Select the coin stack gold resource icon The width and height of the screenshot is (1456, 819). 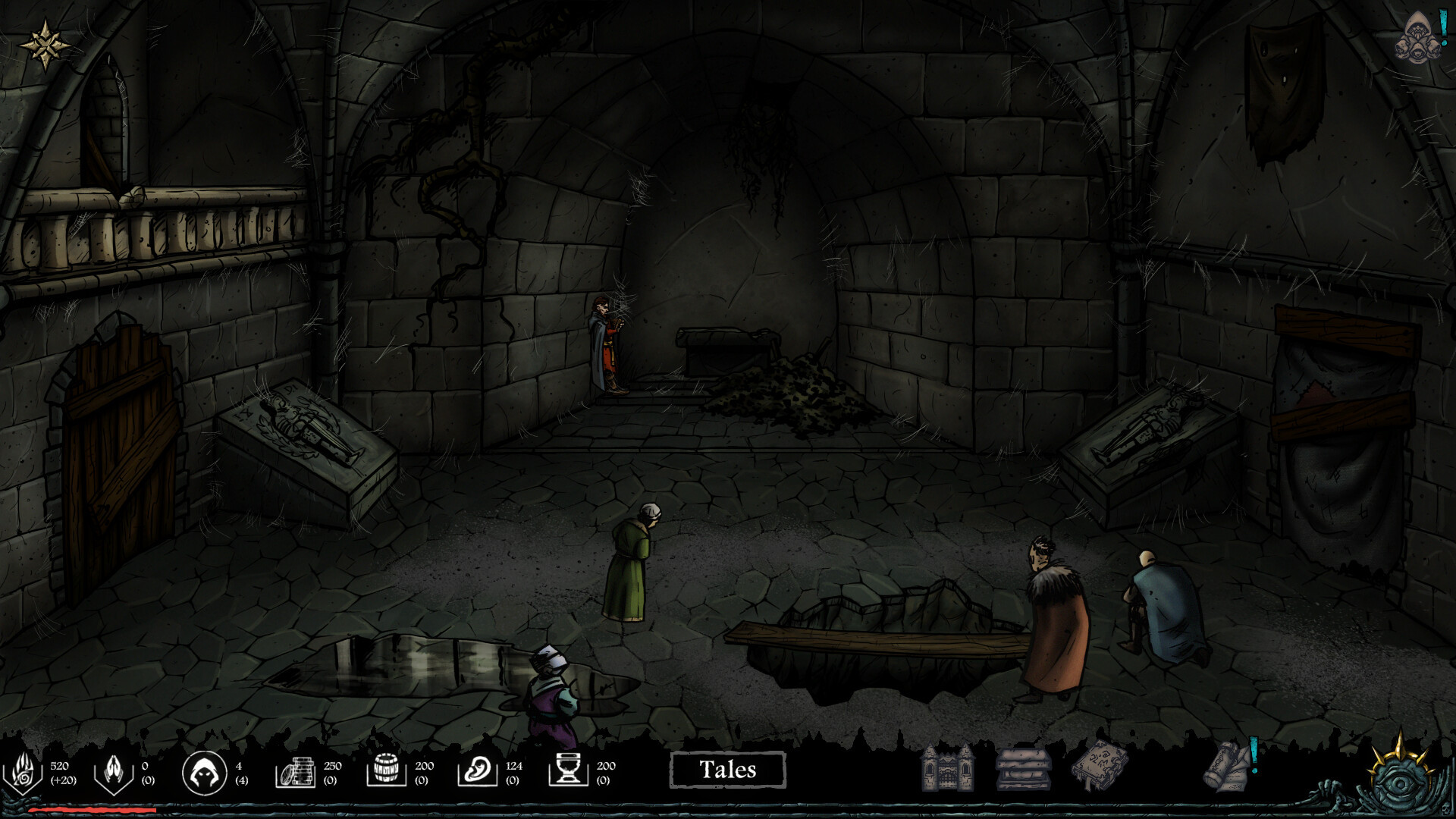296,772
